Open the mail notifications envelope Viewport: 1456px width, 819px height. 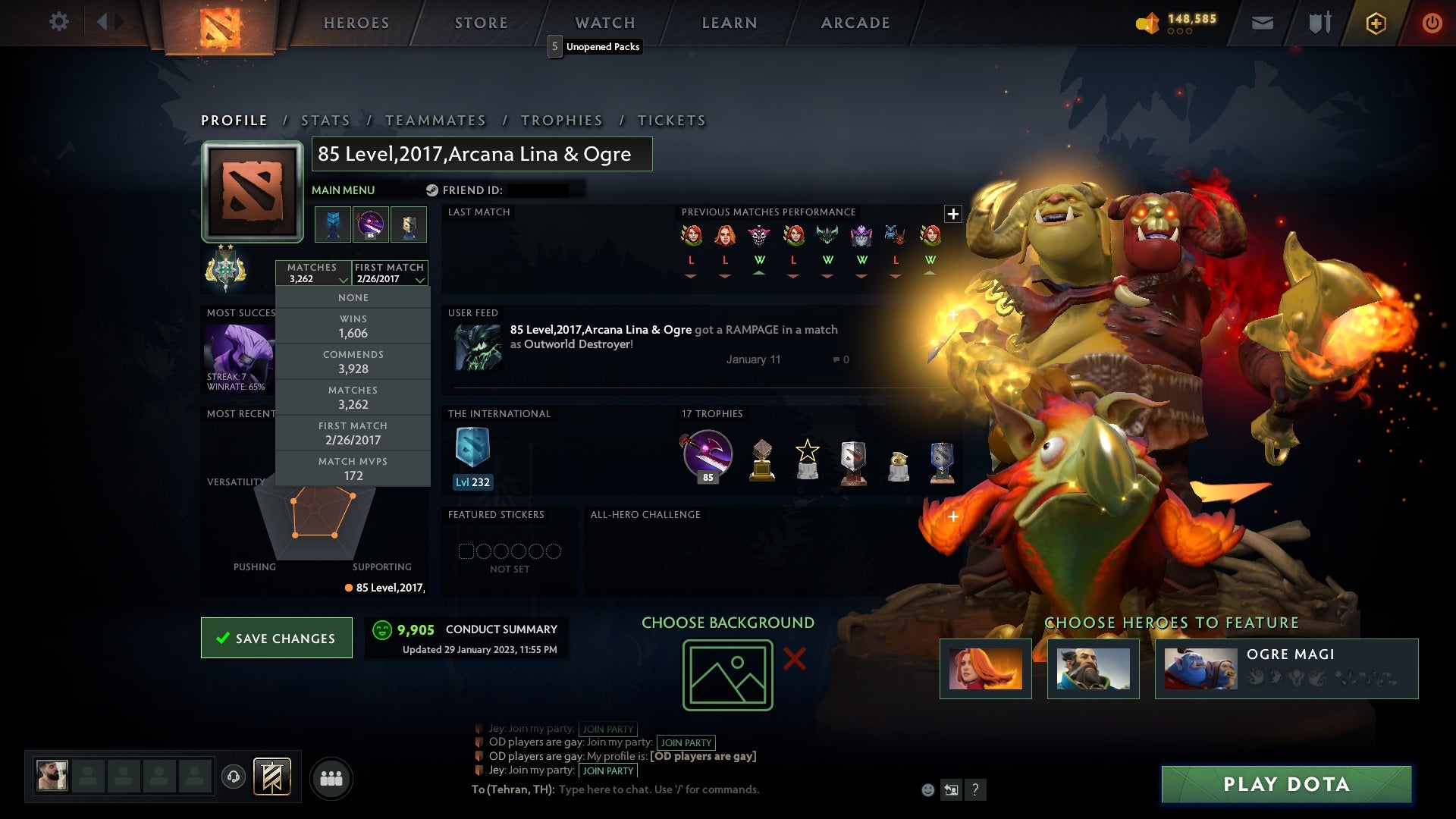1263,22
